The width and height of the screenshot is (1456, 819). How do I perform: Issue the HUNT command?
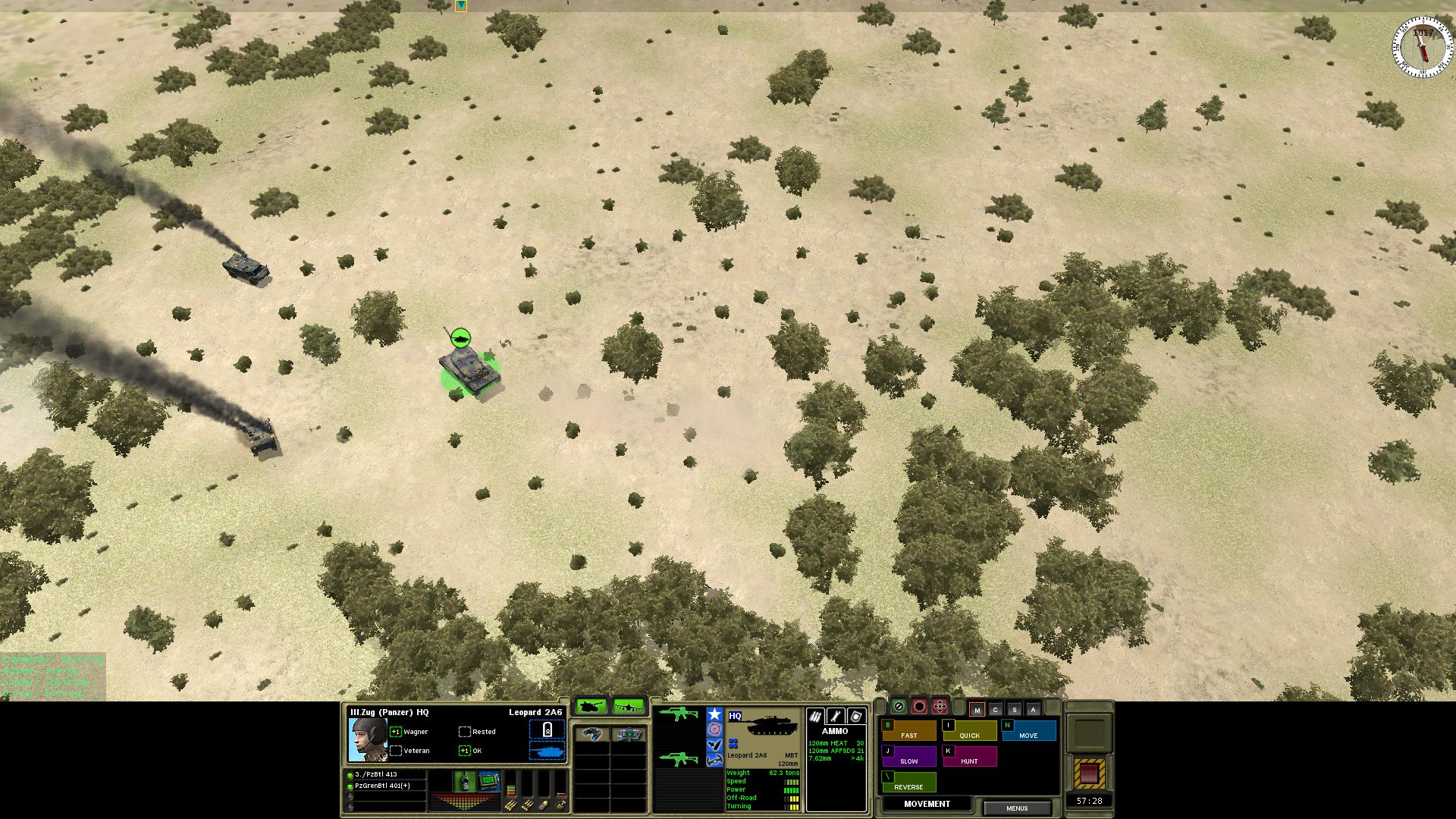(x=970, y=761)
